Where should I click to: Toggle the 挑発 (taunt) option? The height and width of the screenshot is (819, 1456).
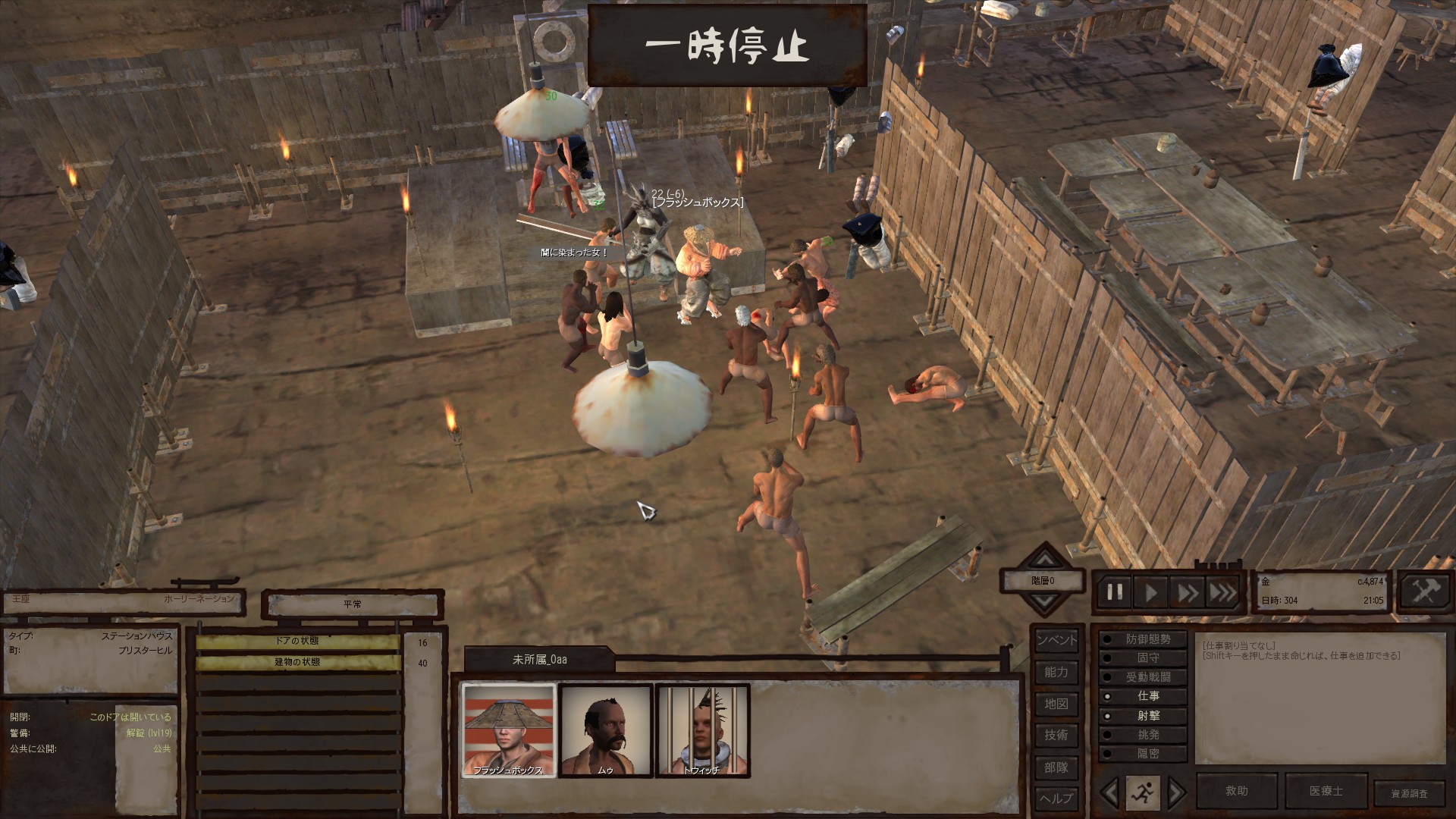tap(1141, 735)
